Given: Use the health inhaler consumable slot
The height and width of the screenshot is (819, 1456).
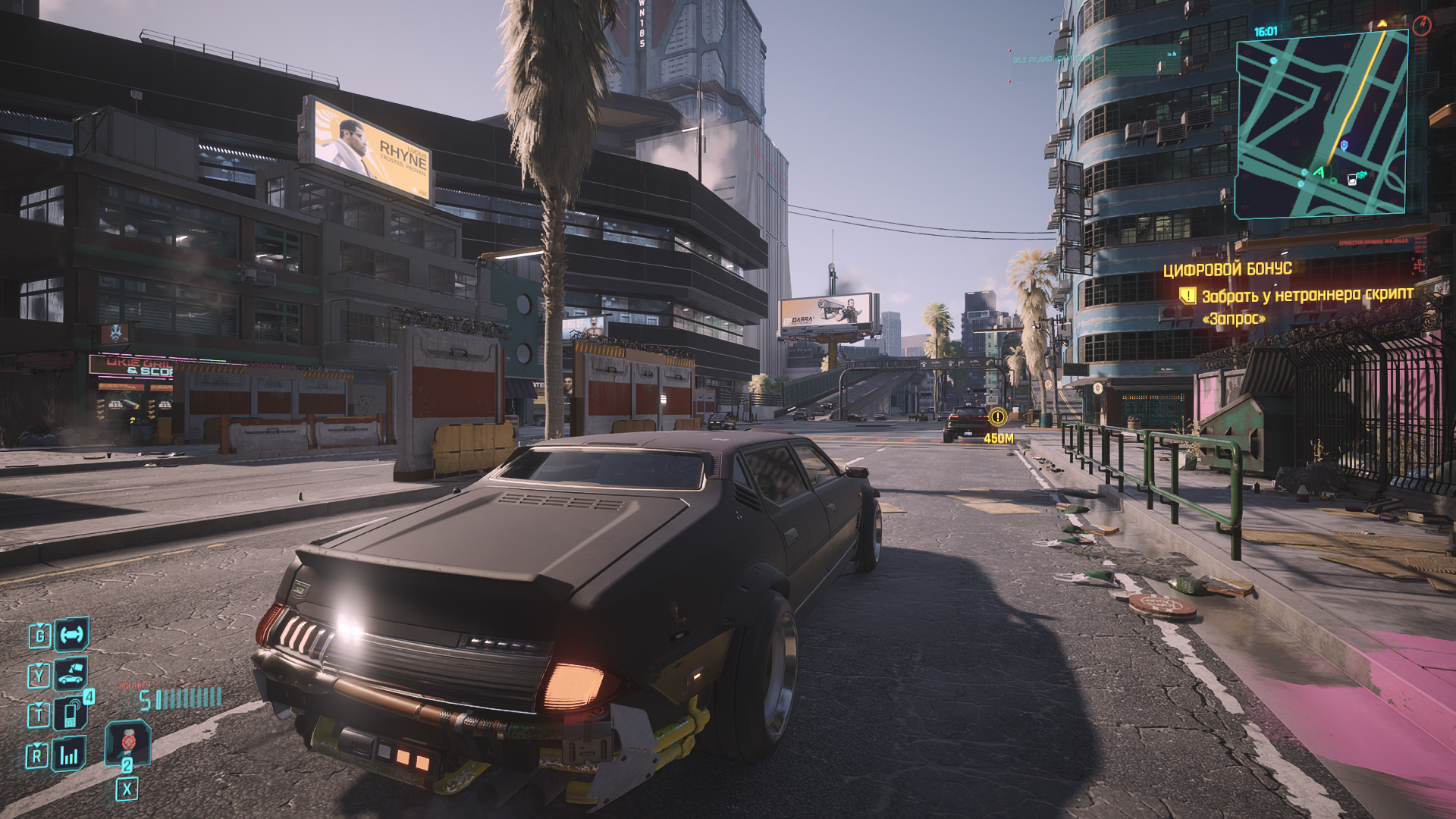Looking at the screenshot, I should point(127,742).
